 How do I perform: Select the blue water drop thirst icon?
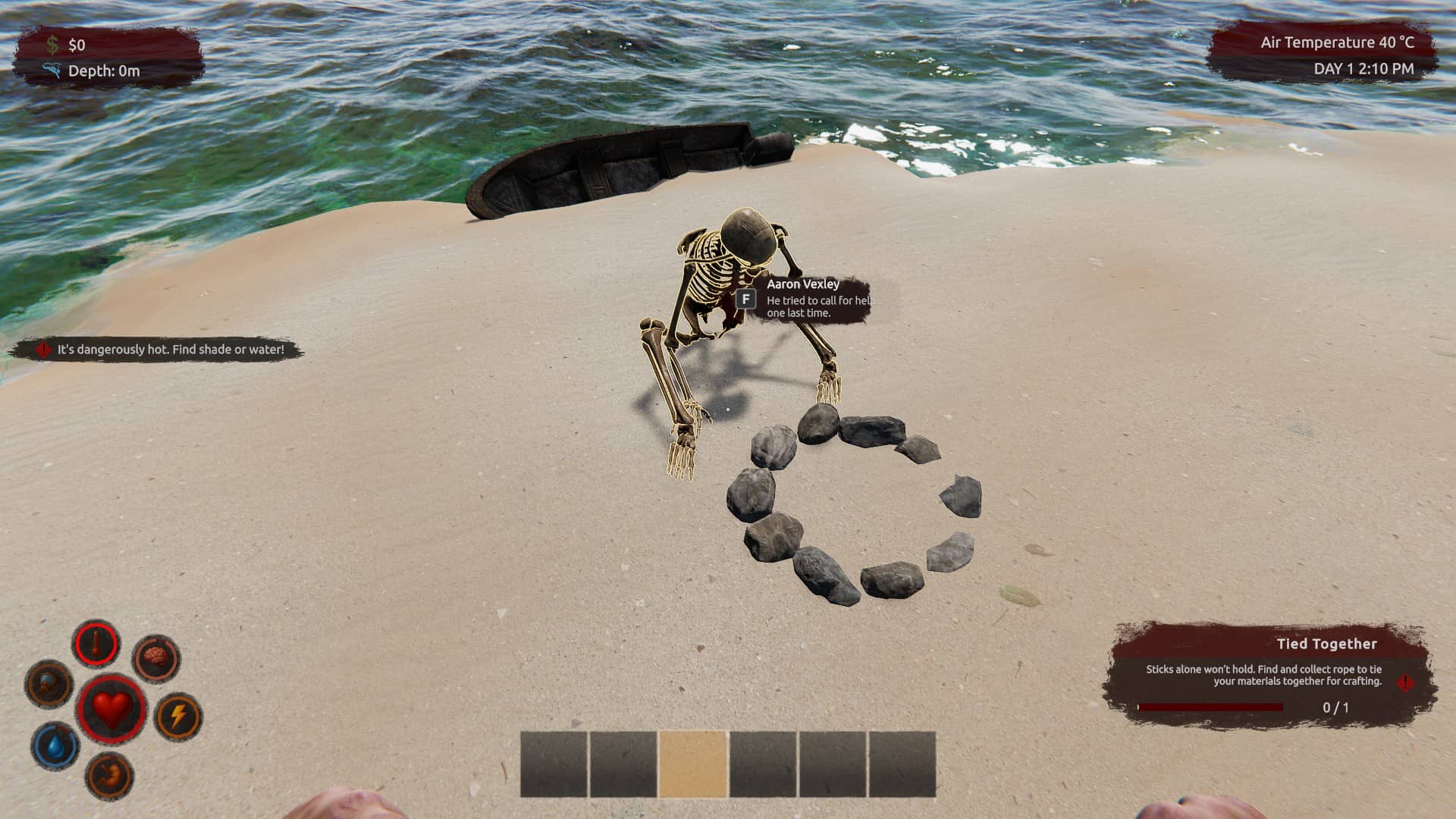56,745
